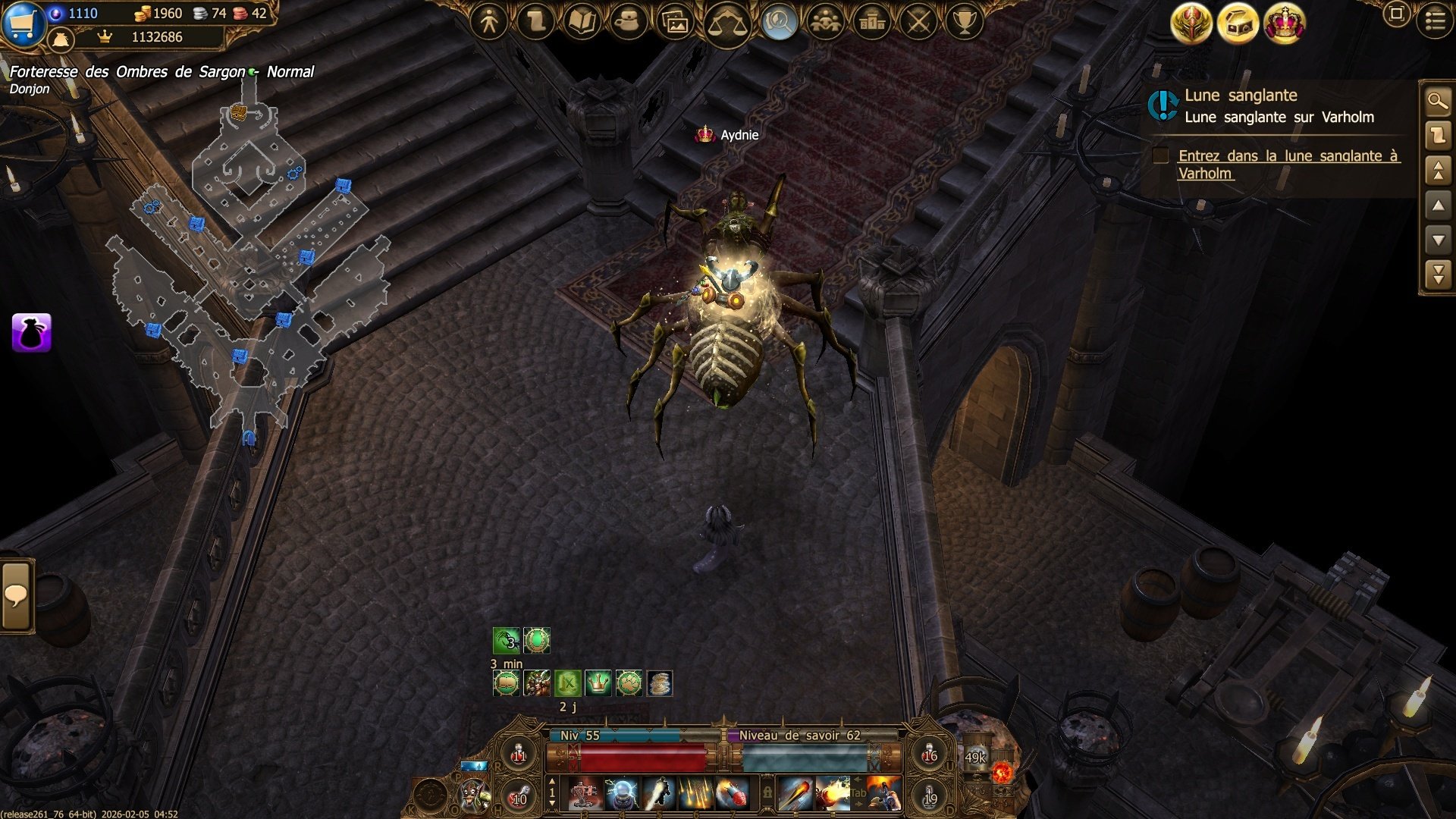Open the scales marketplace icon

726,24
